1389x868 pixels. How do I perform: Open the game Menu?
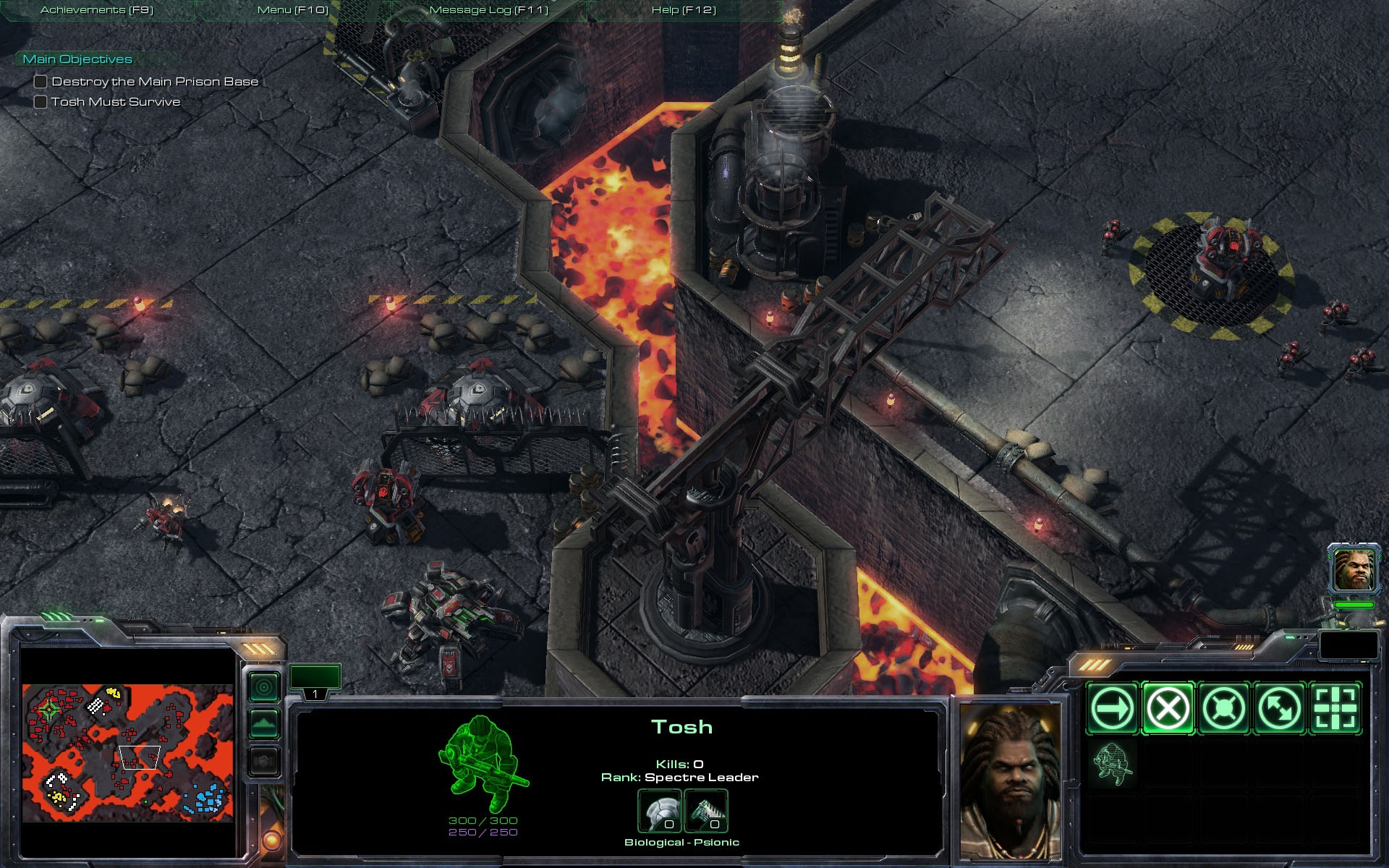point(293,10)
